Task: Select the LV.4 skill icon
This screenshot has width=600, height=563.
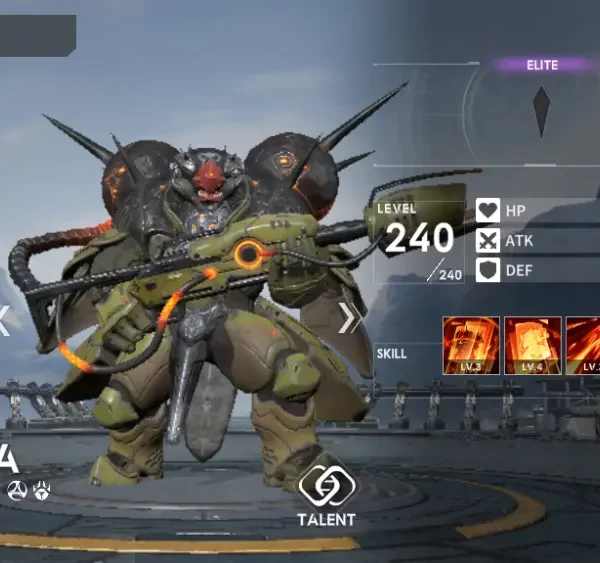Action: (x=532, y=346)
